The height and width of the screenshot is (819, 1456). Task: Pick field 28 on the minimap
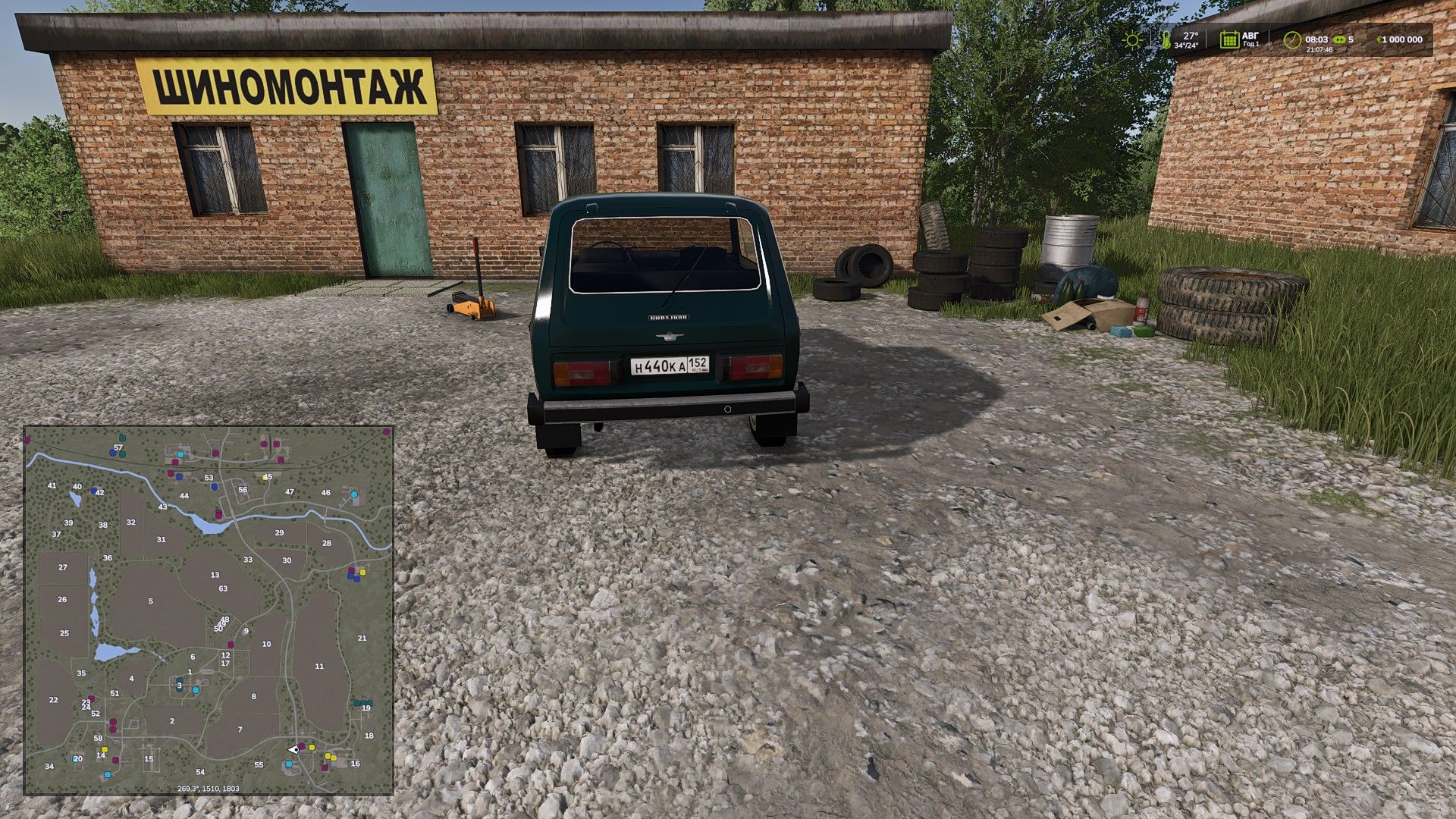point(327,543)
